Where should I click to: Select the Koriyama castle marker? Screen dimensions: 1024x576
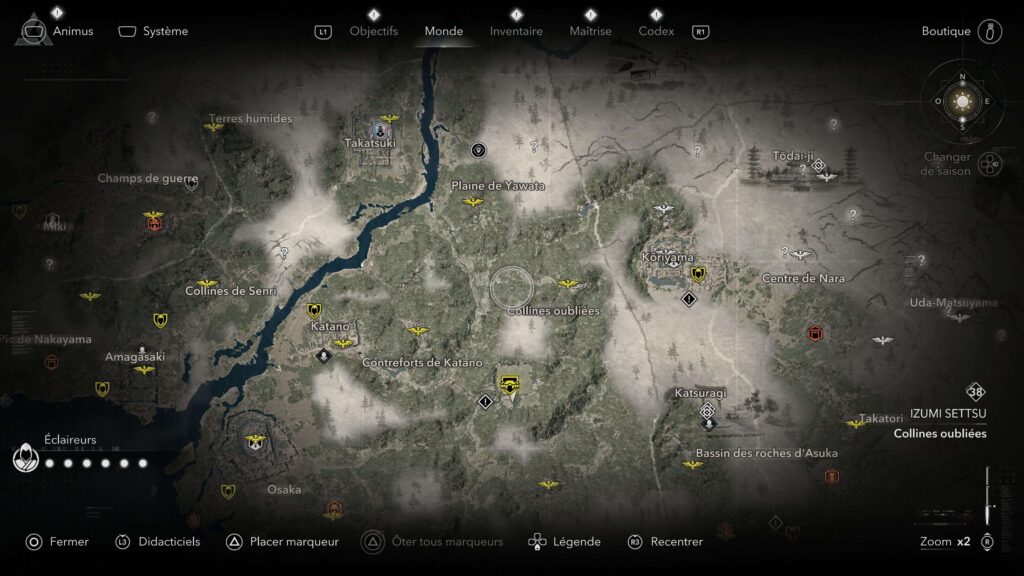pos(698,273)
